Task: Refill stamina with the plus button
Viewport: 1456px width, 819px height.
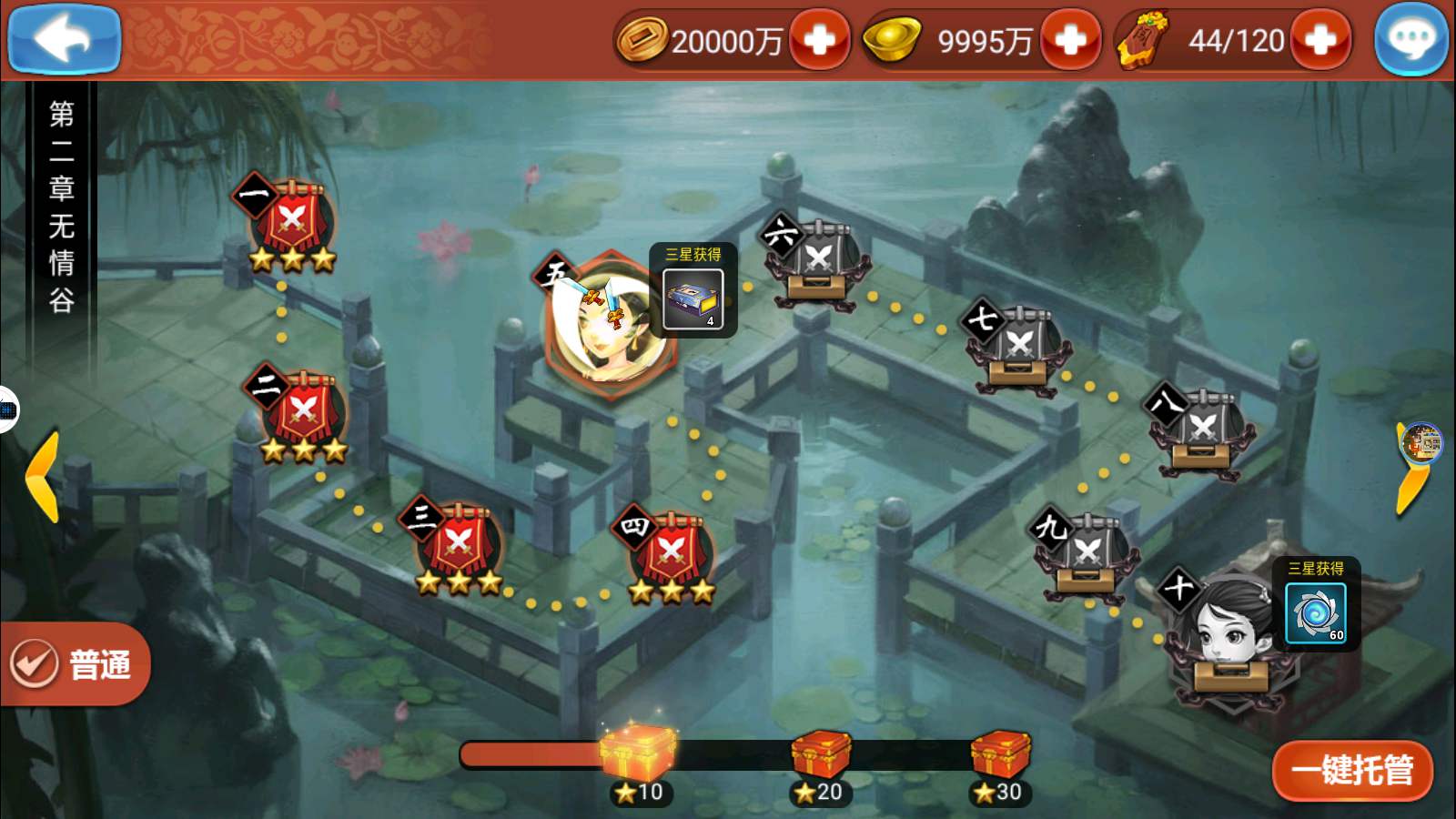Action: pyautogui.click(x=1320, y=40)
